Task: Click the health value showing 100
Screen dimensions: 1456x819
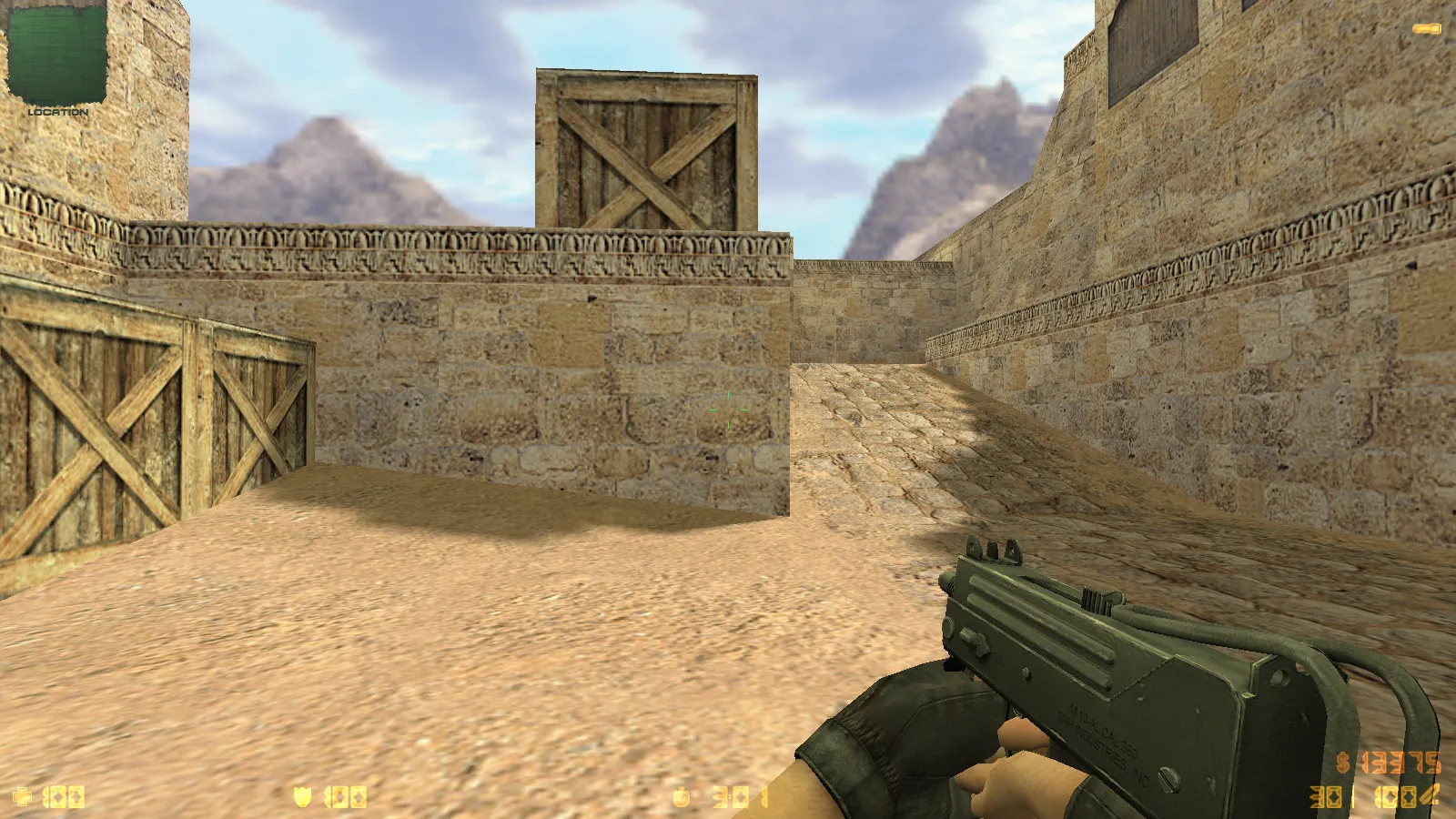Action: point(64,794)
